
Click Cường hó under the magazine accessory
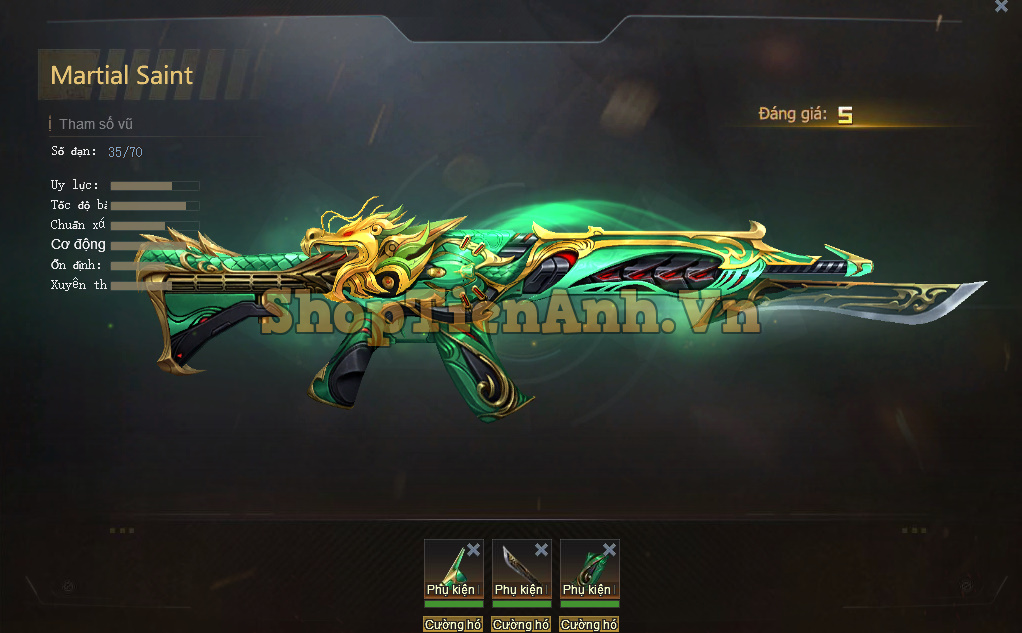589,624
